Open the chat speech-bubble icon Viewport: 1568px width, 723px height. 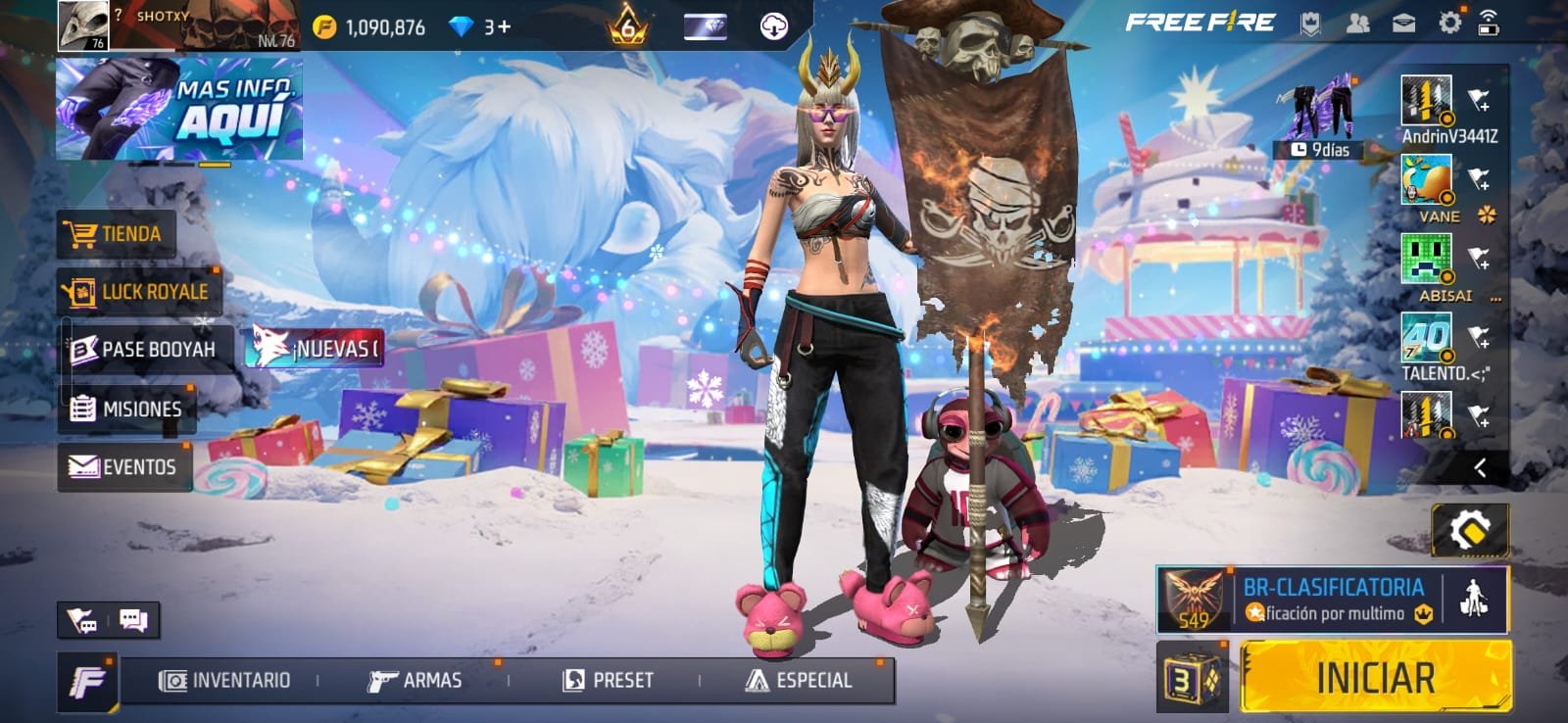(133, 619)
